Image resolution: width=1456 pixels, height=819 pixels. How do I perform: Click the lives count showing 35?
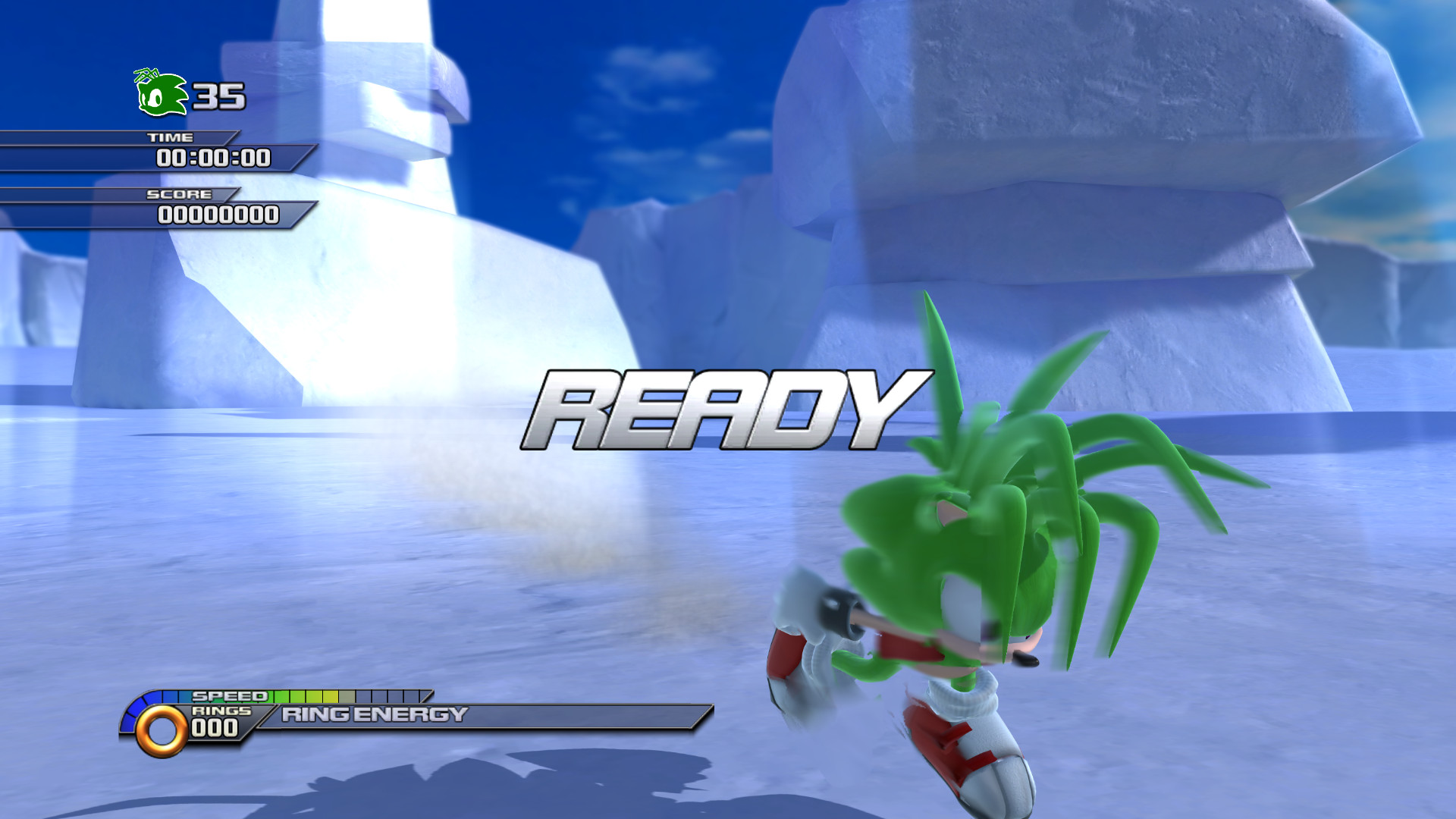(218, 96)
